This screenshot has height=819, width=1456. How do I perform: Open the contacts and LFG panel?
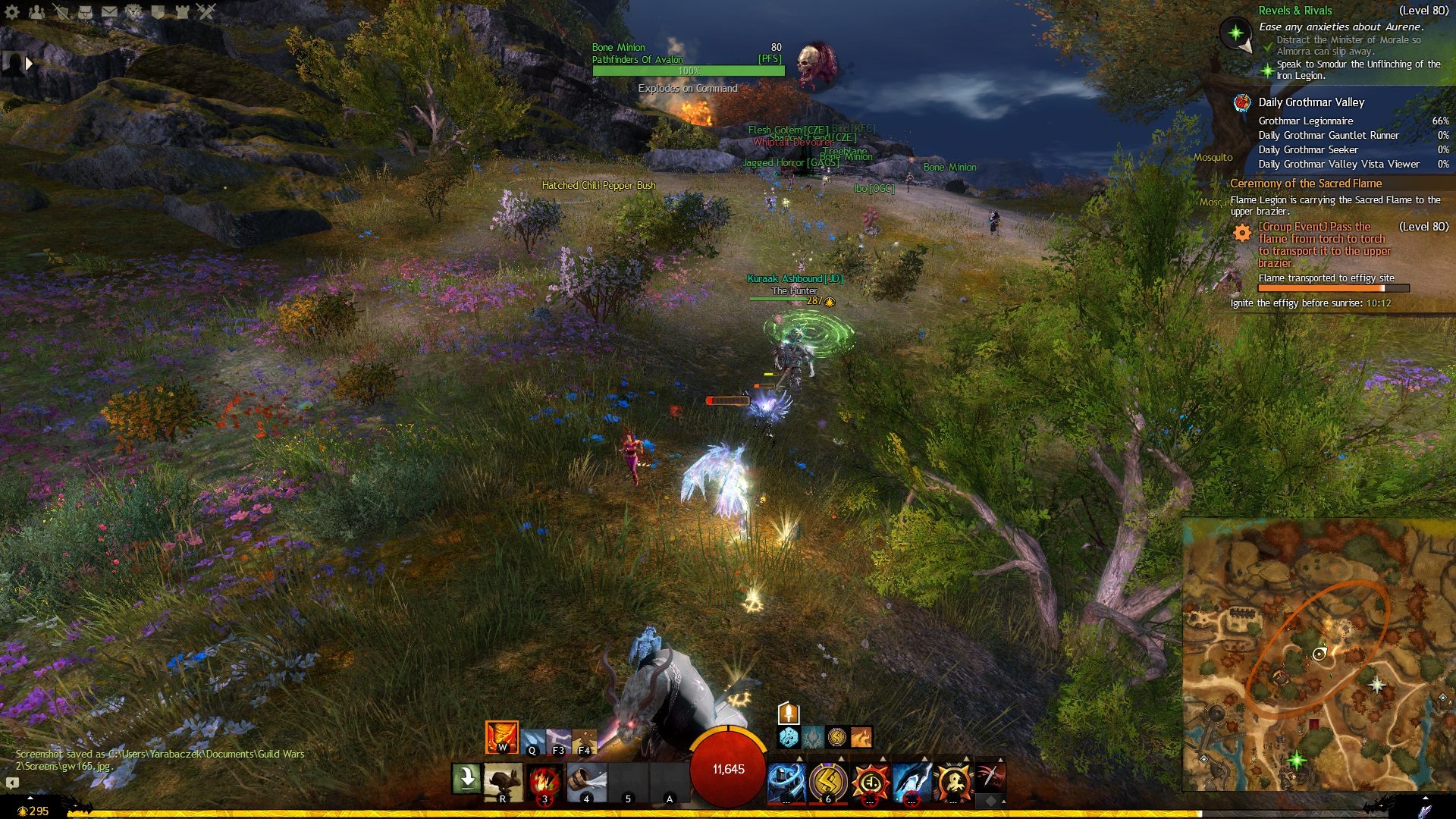(36, 11)
